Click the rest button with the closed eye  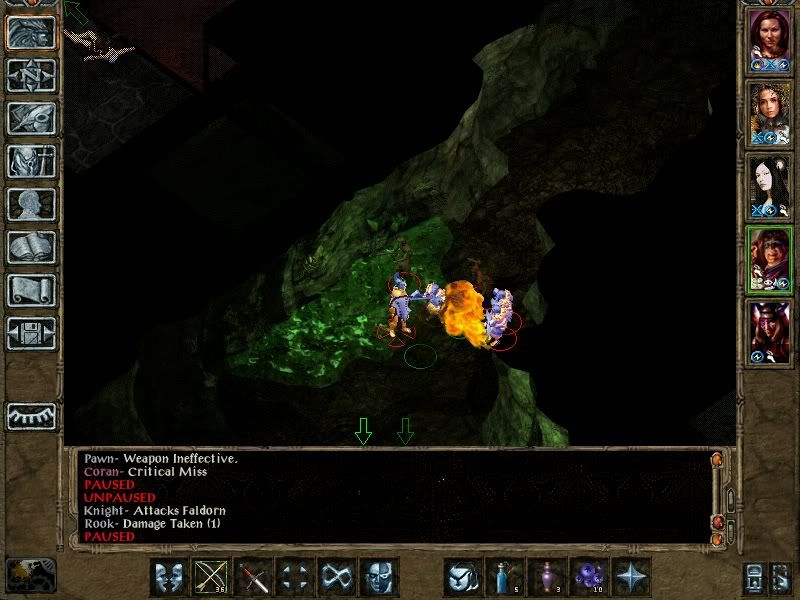point(31,416)
